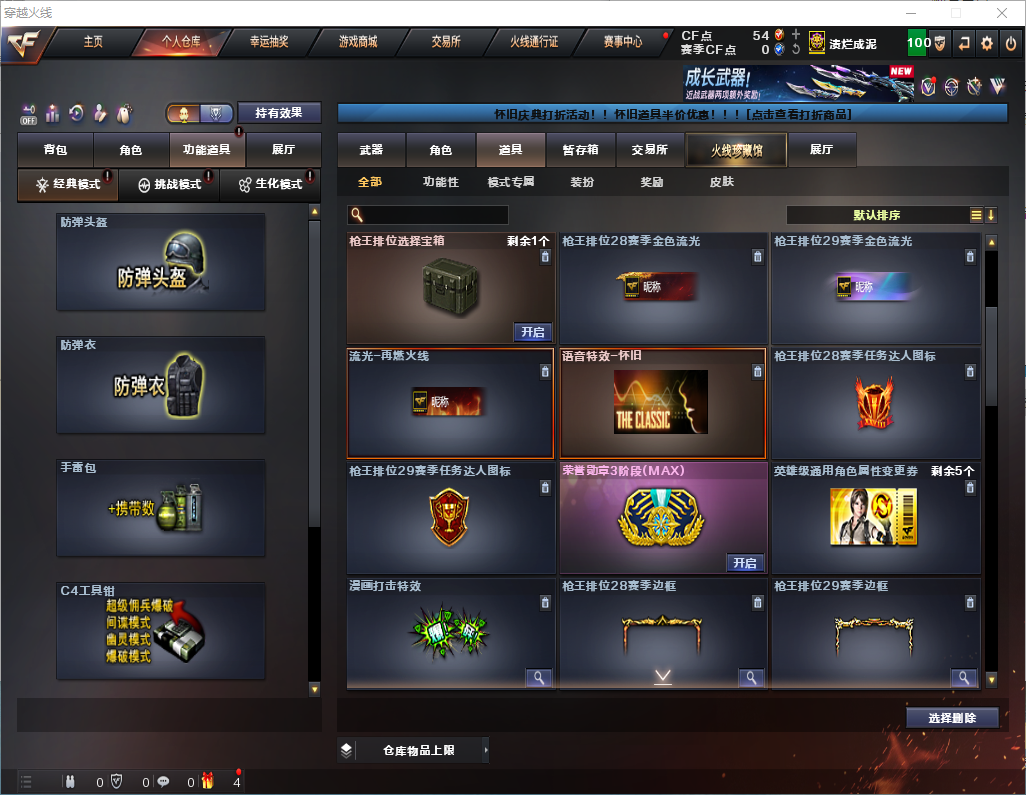This screenshot has width=1026, height=795.
Task: Filter items by 功能性 category
Action: pyautogui.click(x=440, y=182)
